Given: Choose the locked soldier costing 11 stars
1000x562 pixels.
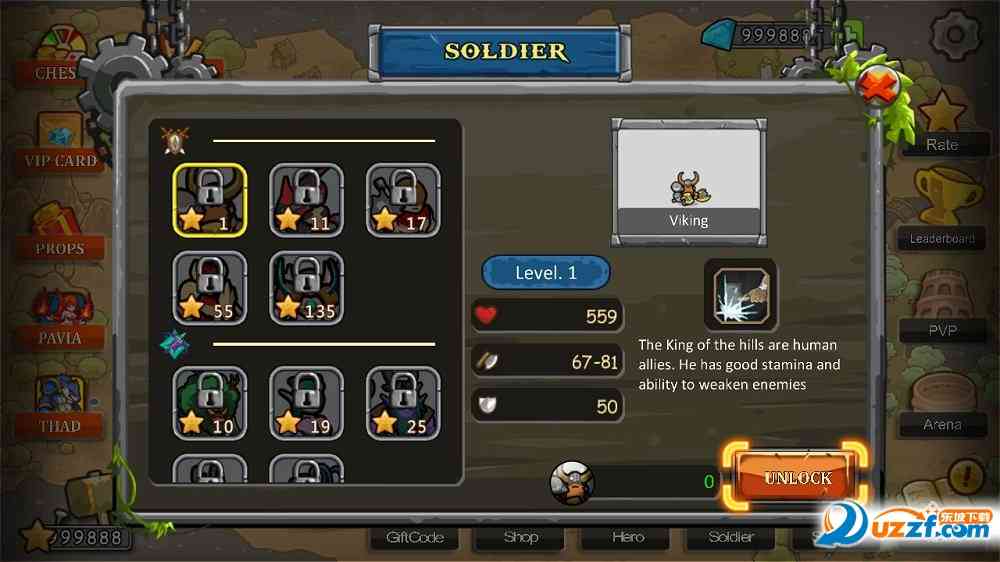Looking at the screenshot, I should coord(306,199).
